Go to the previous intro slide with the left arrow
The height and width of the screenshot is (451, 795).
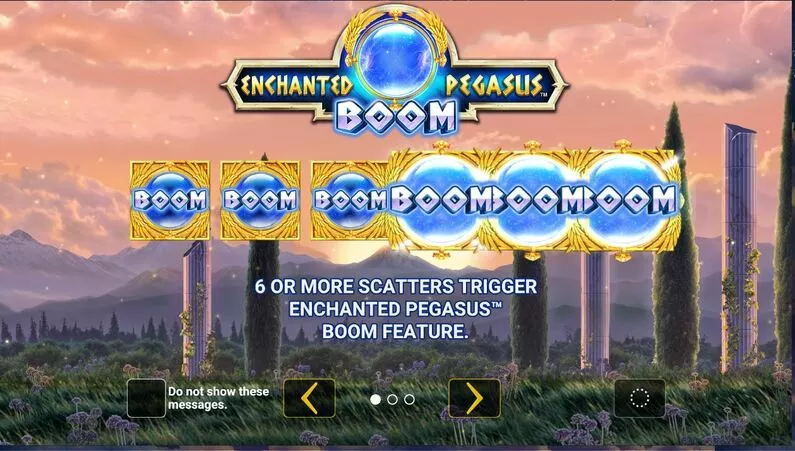click(309, 398)
